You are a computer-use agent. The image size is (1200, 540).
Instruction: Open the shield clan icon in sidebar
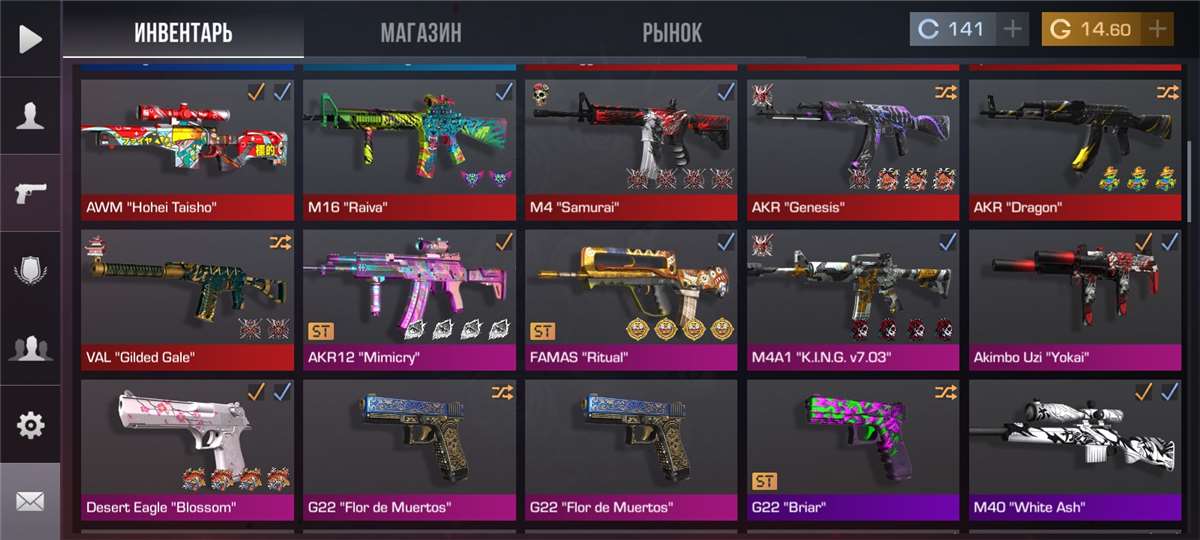[x=30, y=271]
